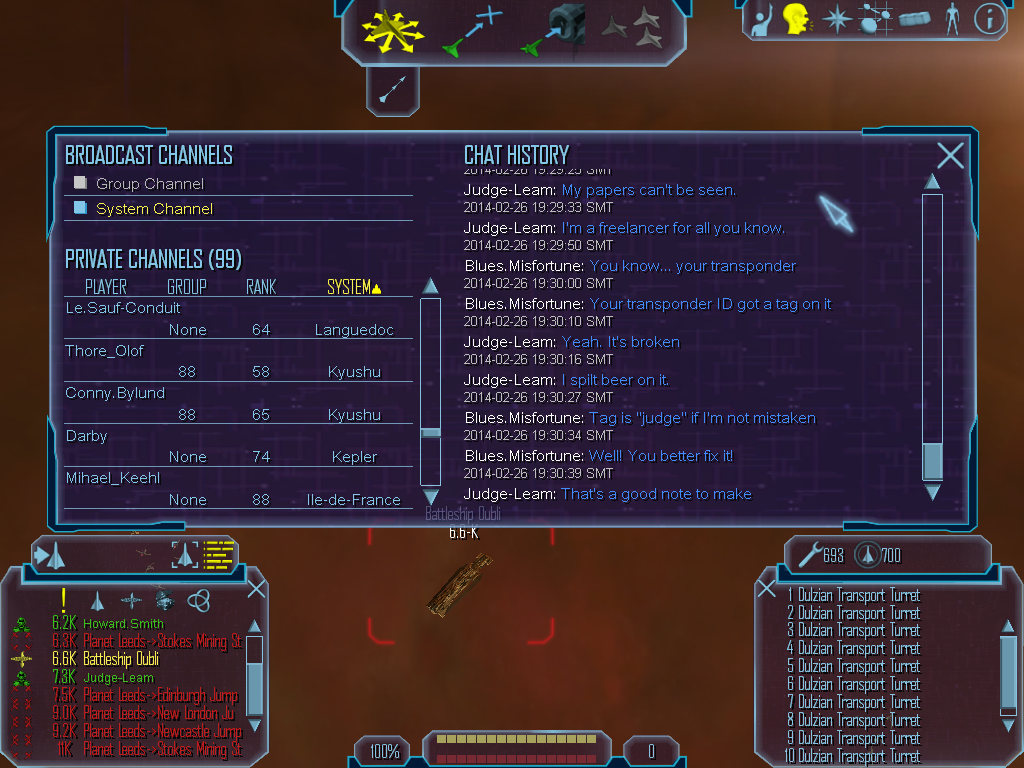Viewport: 1024px width, 768px height.
Task: Click the chat history scroll-up arrow
Action: 932,182
